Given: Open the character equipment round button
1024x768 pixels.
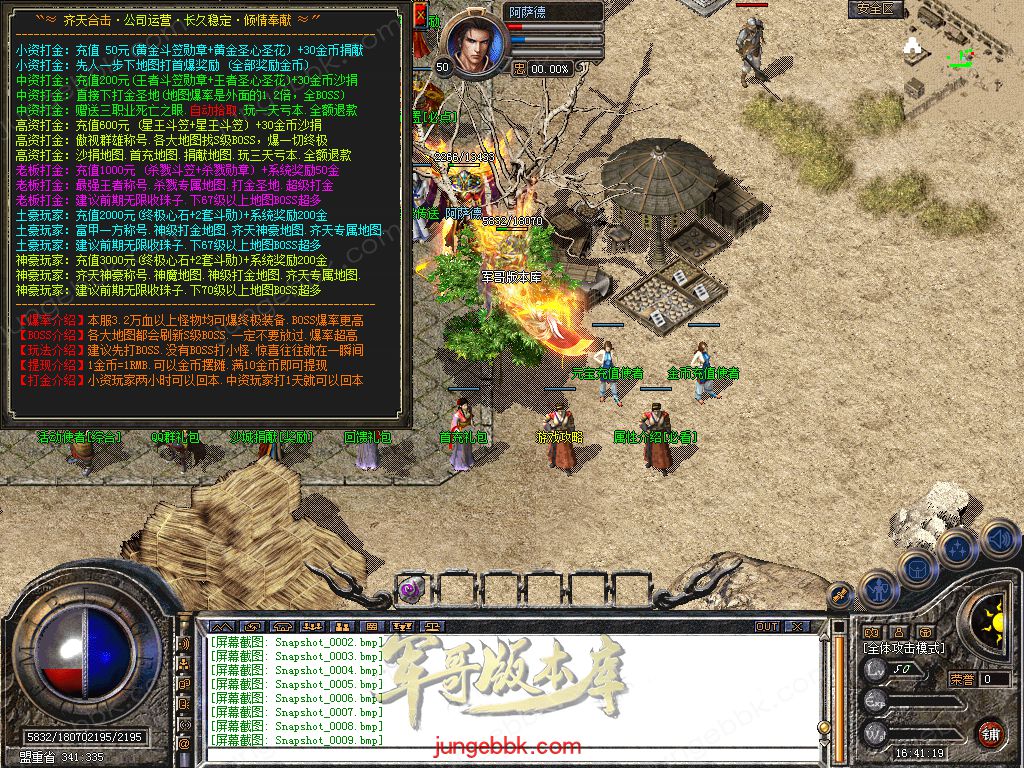Looking at the screenshot, I should coord(878,590).
